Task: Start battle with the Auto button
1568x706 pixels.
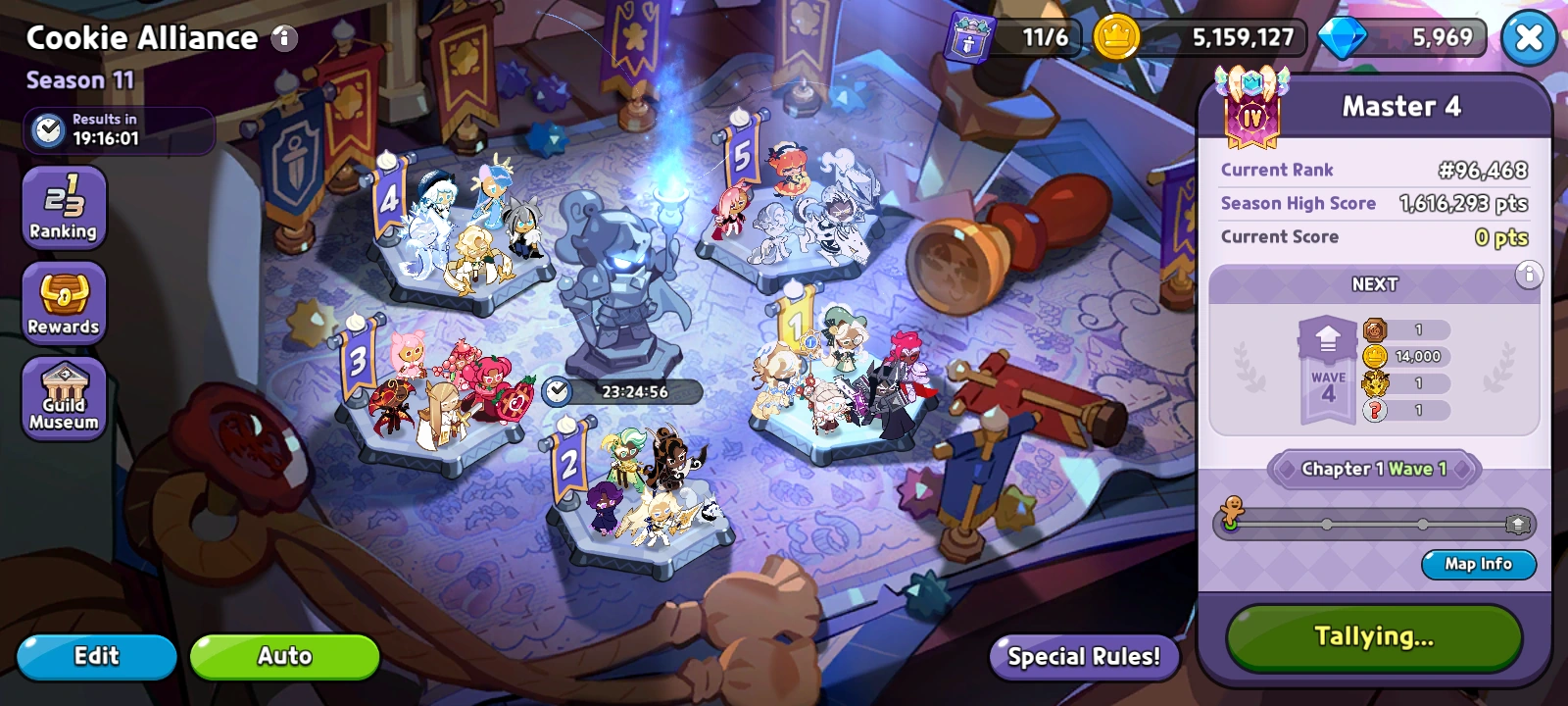Action: pos(284,656)
